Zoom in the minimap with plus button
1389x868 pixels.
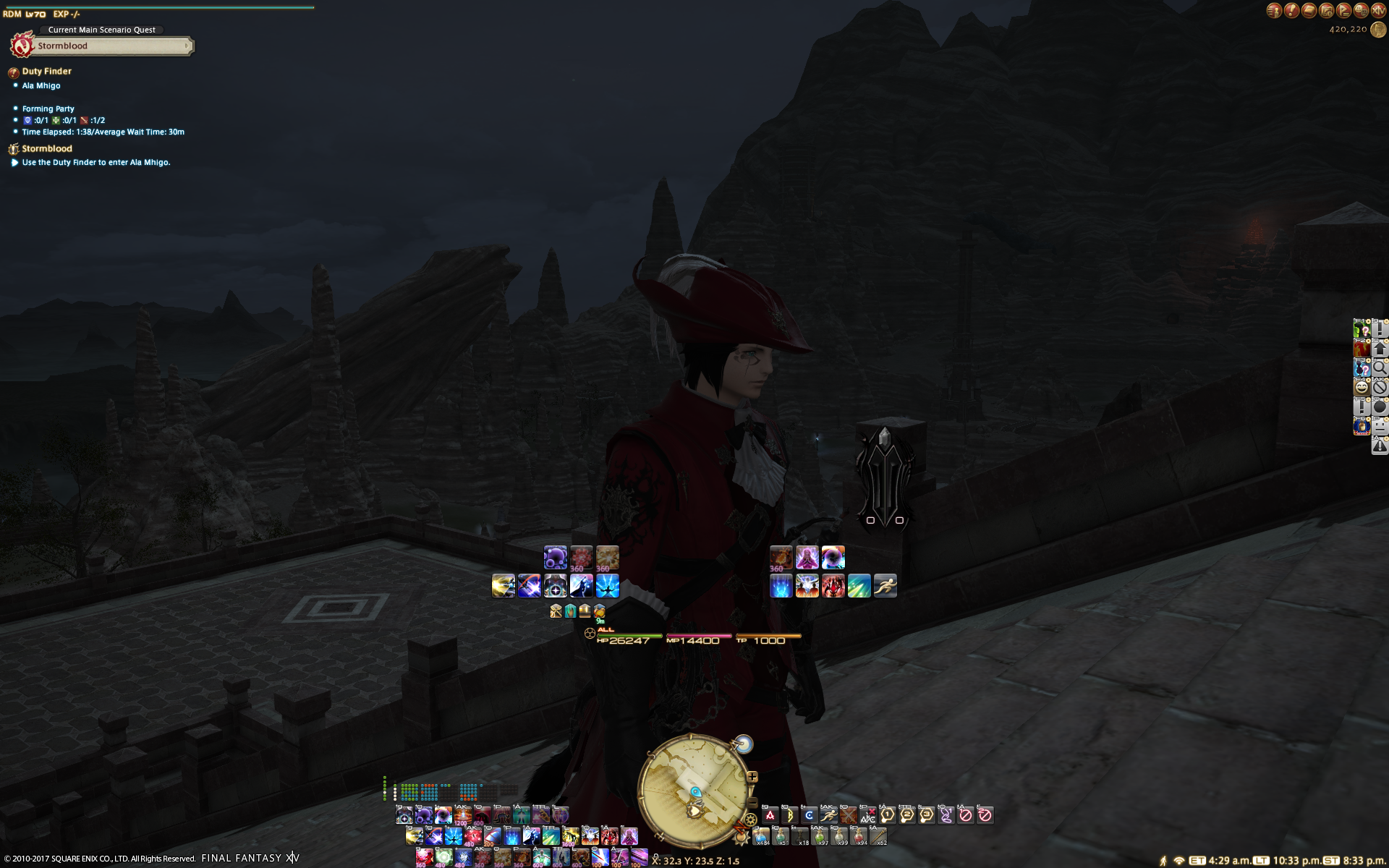click(x=752, y=777)
